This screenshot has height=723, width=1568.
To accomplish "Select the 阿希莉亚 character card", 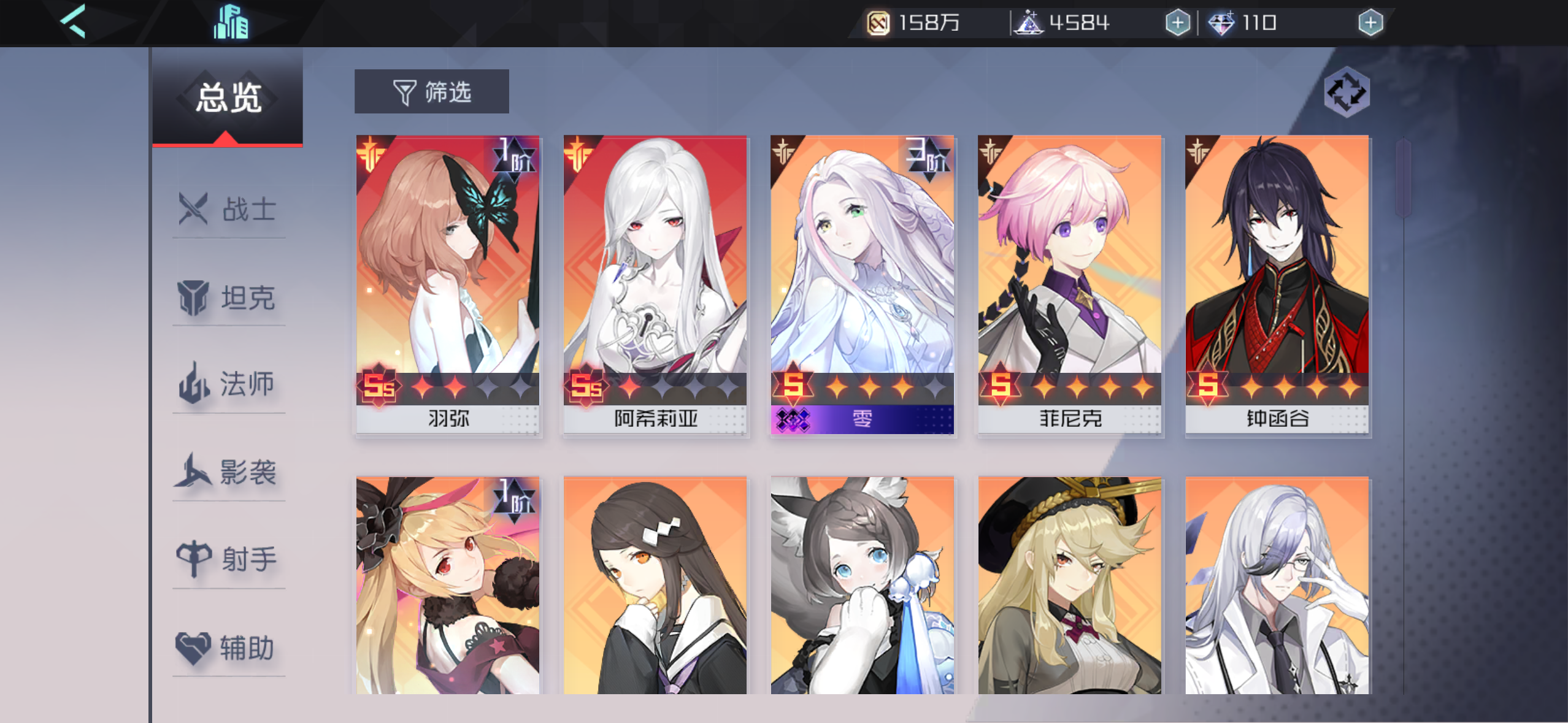I will coord(655,282).
